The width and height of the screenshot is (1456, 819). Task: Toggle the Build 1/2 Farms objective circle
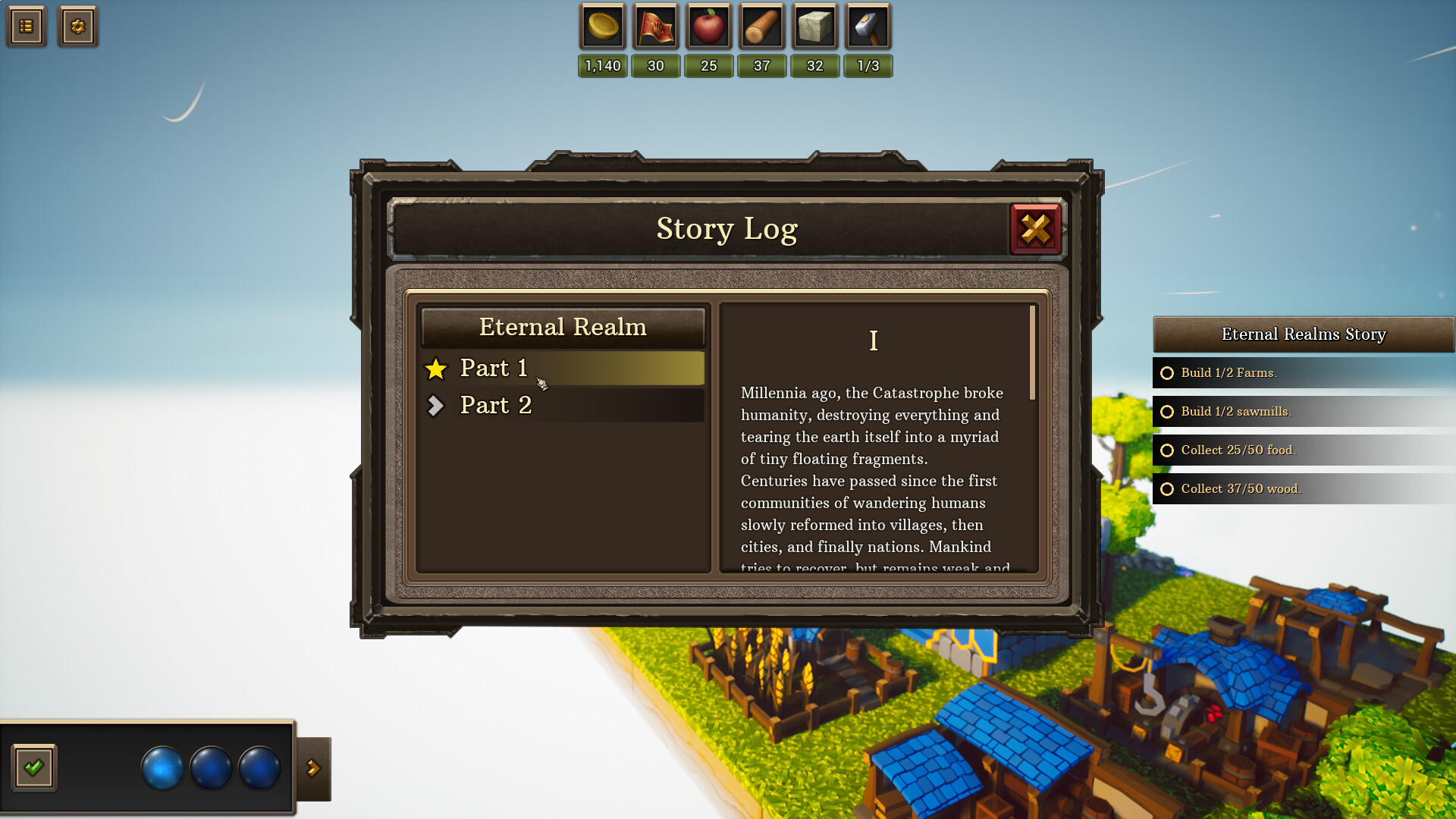pyautogui.click(x=1167, y=374)
